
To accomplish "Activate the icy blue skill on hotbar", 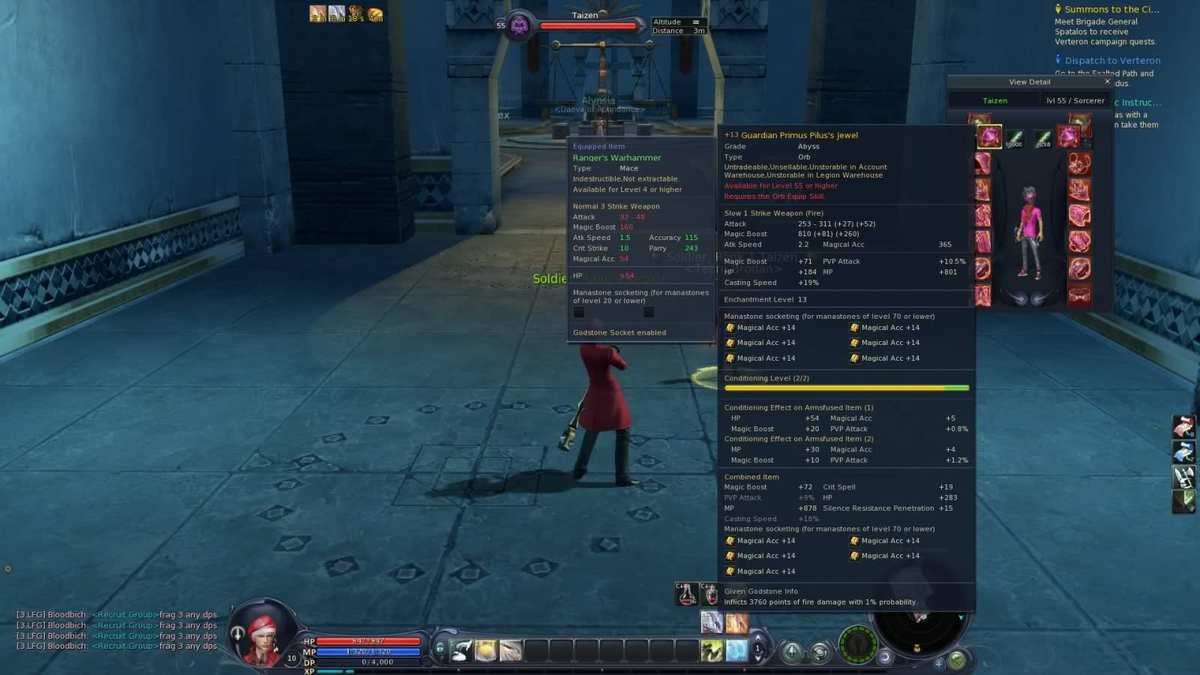I will point(737,651).
